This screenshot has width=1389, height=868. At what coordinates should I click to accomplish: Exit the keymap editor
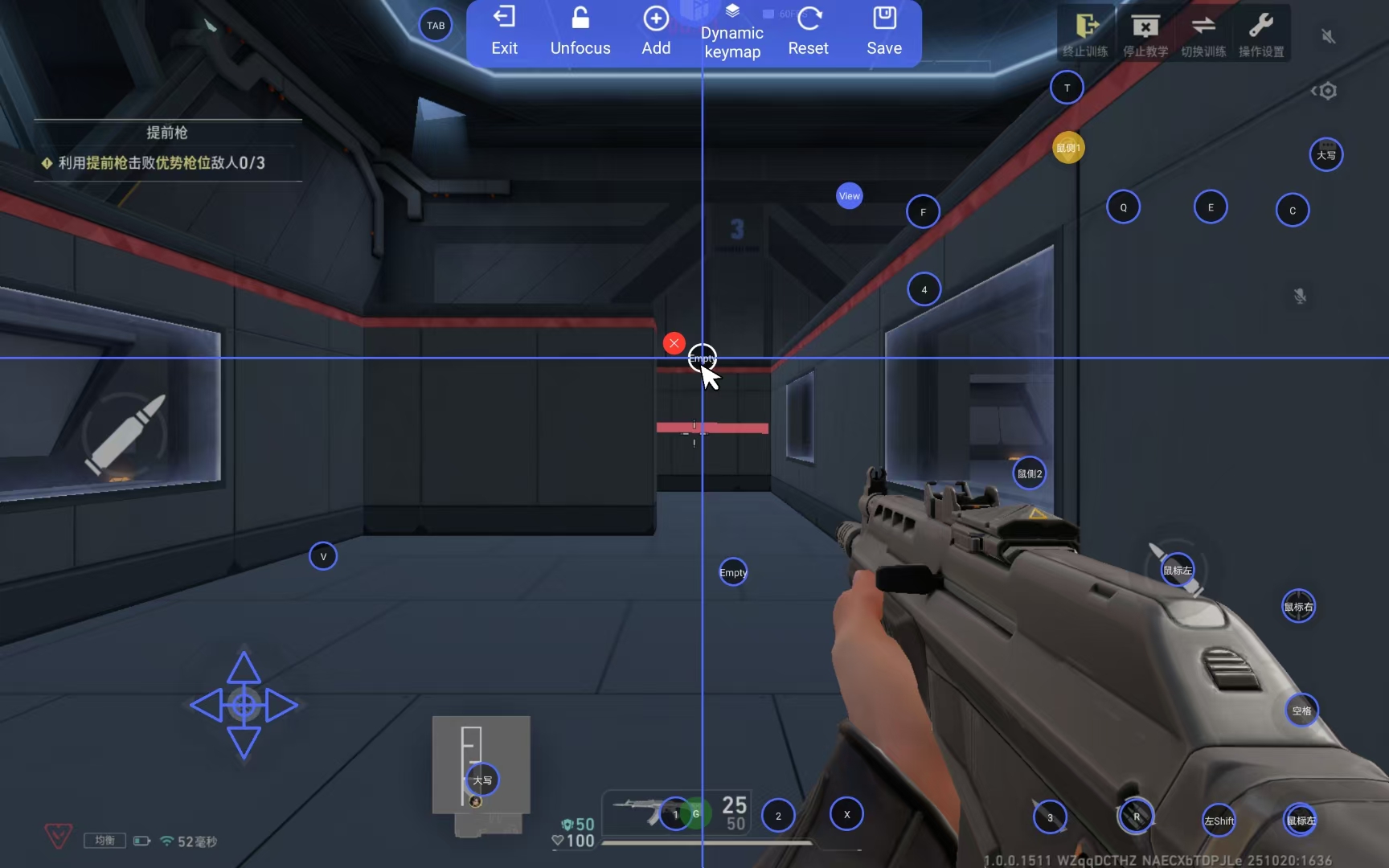(504, 31)
